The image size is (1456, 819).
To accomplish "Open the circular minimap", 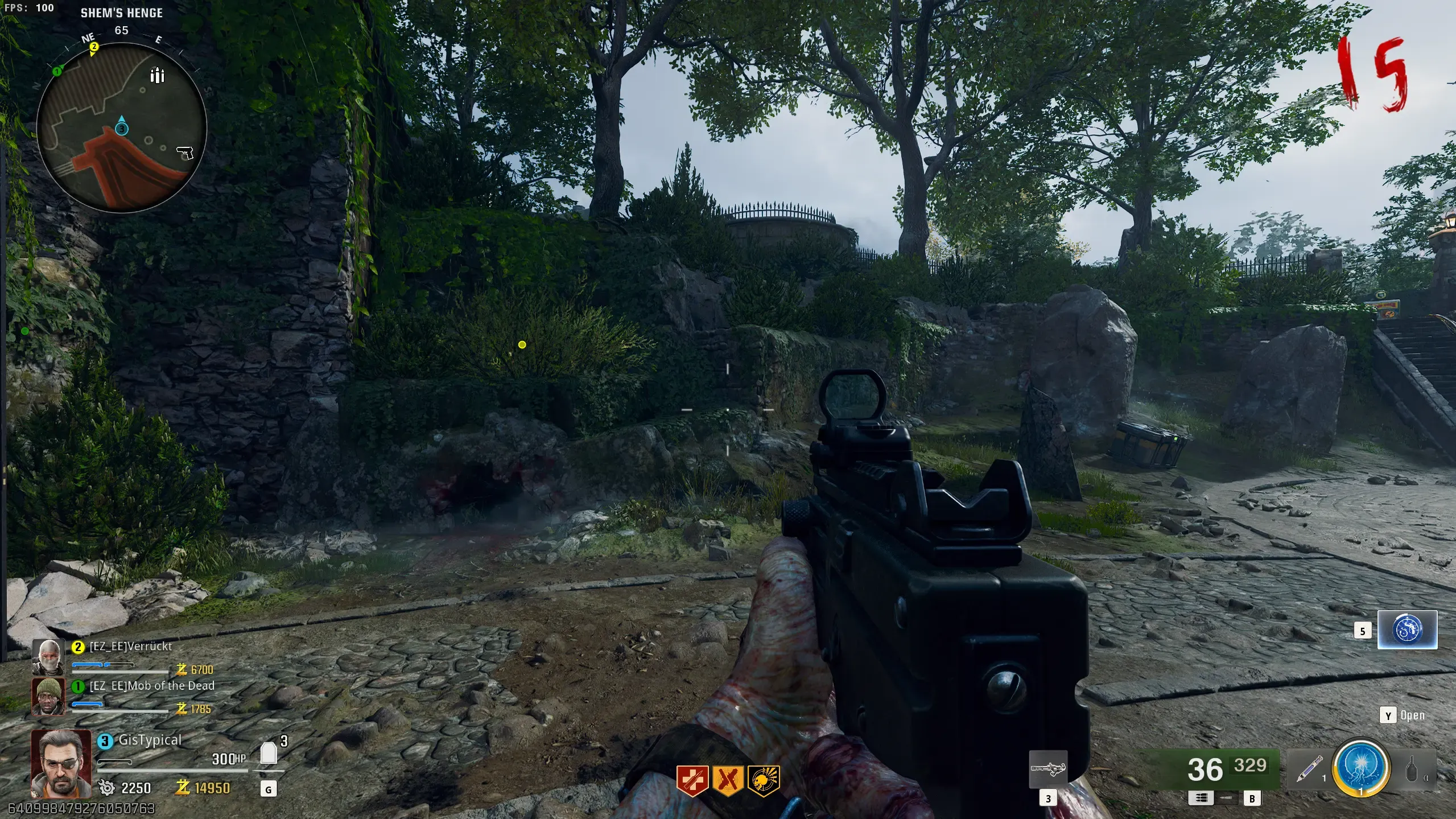I will pos(121,128).
